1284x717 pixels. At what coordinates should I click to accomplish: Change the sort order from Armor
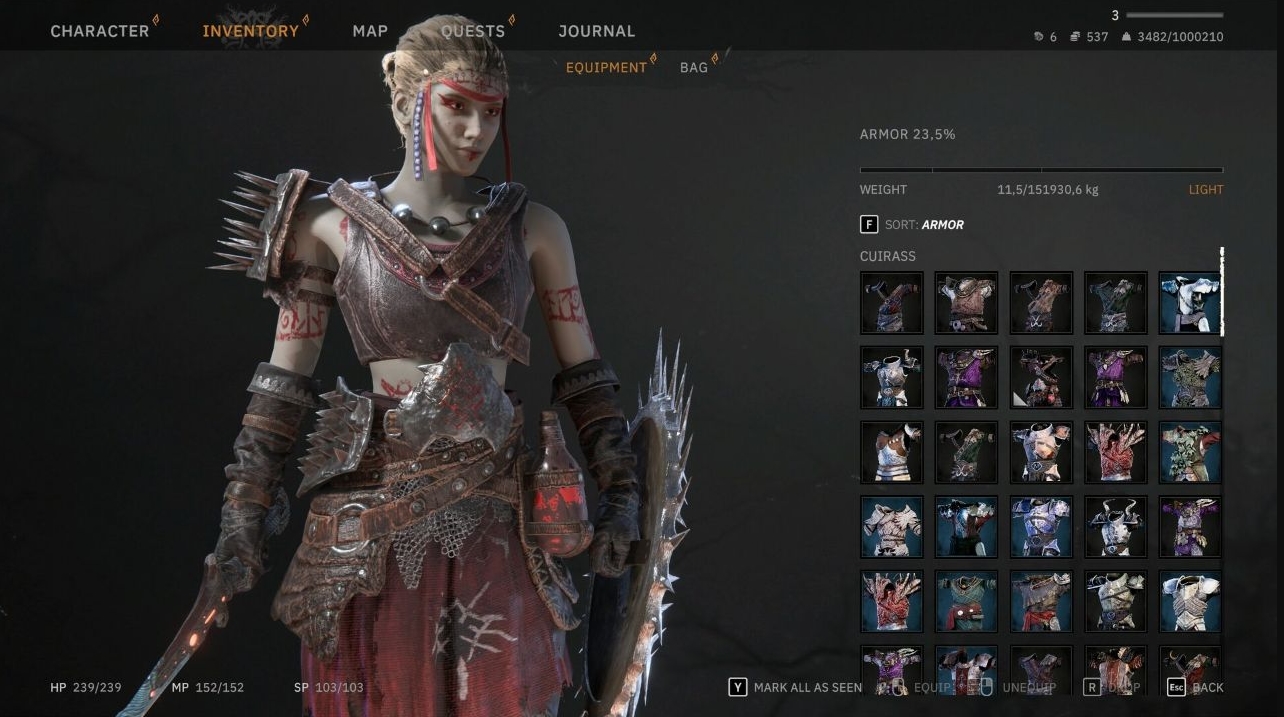[x=911, y=225]
